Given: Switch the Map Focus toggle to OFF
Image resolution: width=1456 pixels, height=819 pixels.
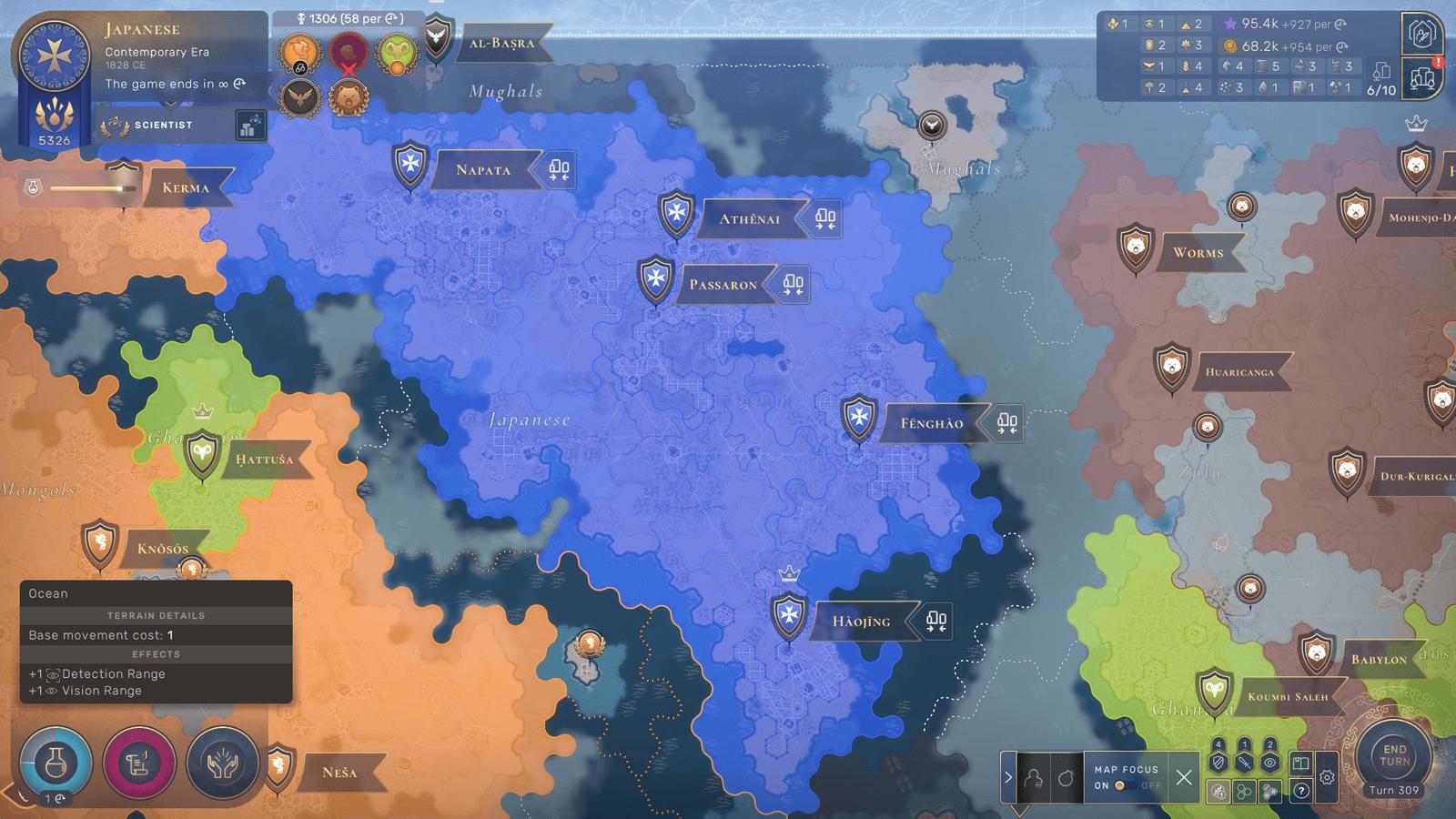Looking at the screenshot, I should (x=1152, y=786).
